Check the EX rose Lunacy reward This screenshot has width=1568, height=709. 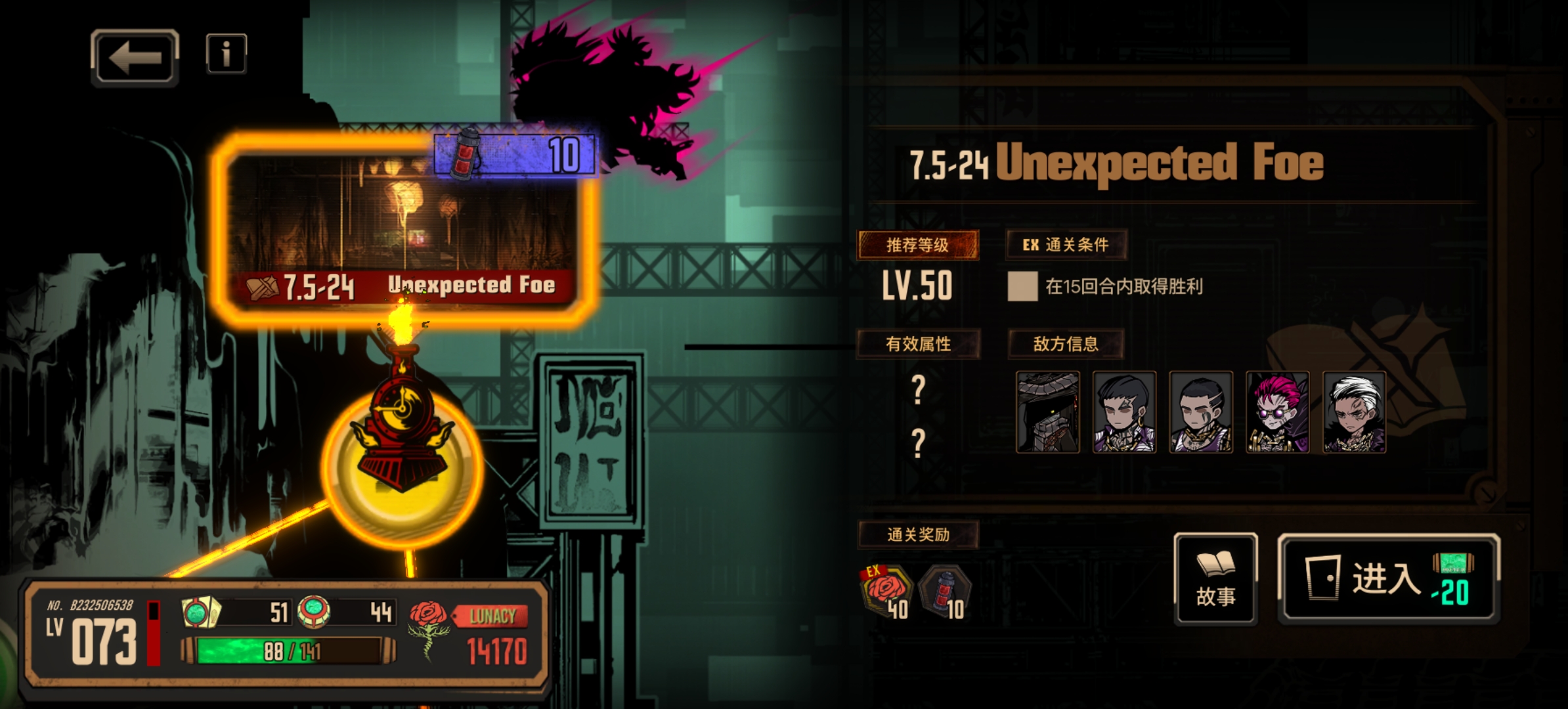pos(886,592)
